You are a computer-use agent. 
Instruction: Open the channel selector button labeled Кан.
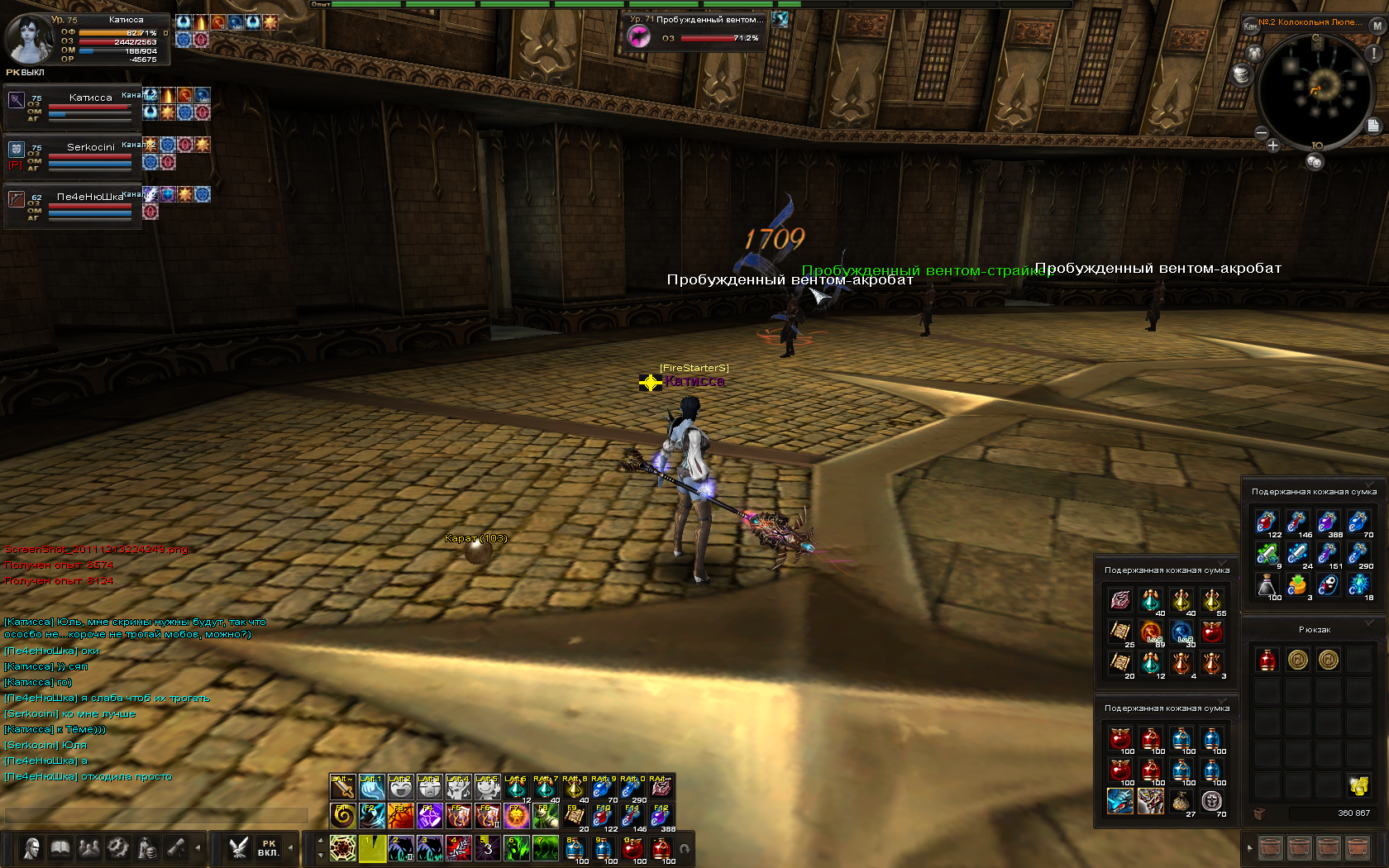coord(1250,26)
